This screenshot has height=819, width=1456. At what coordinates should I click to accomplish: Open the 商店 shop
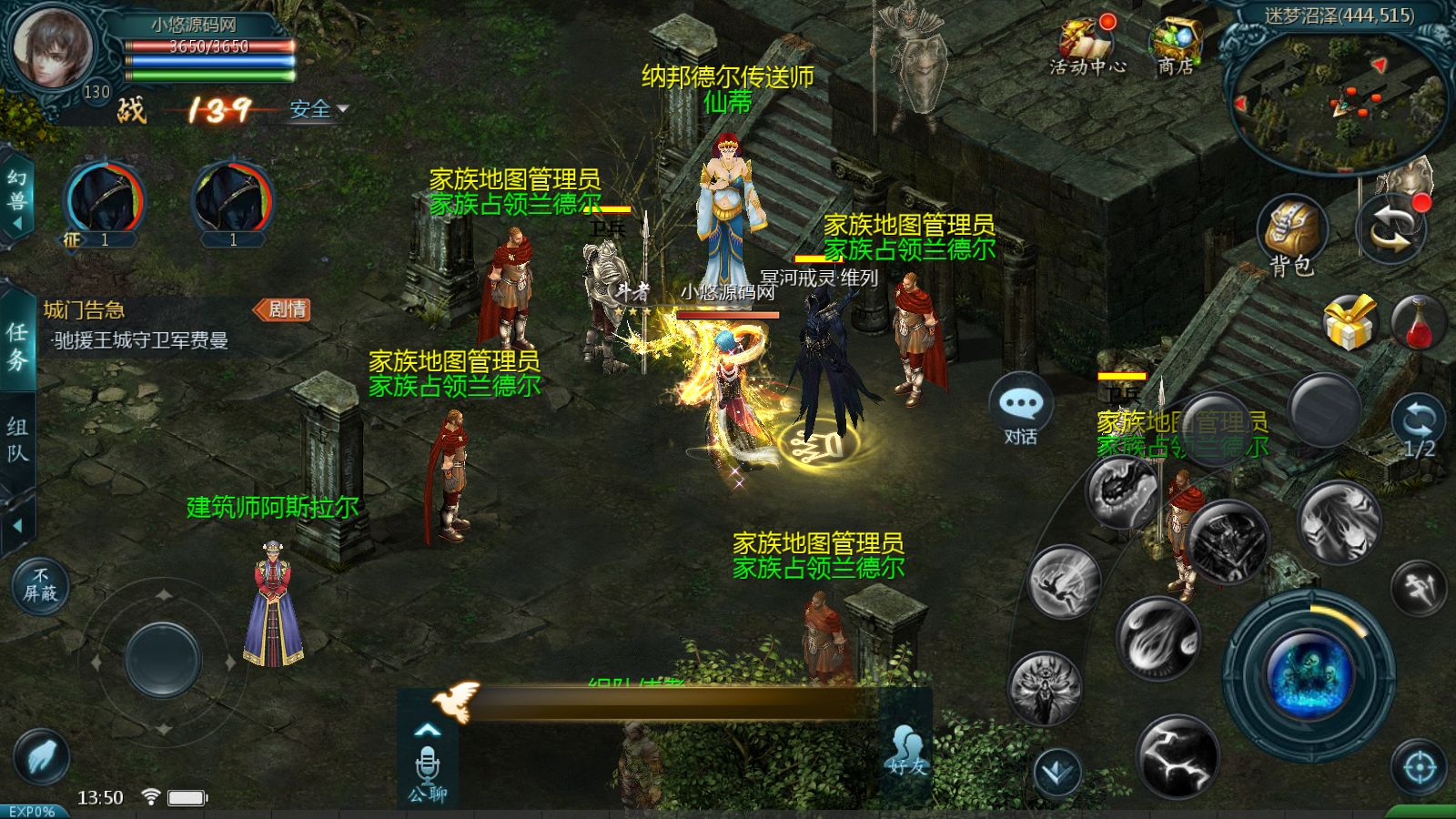coord(1176,45)
